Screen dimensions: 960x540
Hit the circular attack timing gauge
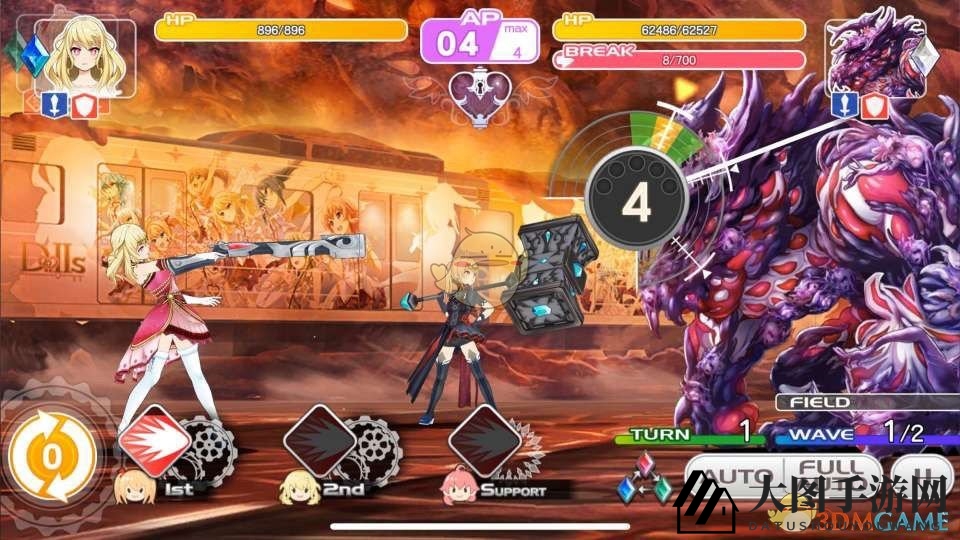pos(636,200)
